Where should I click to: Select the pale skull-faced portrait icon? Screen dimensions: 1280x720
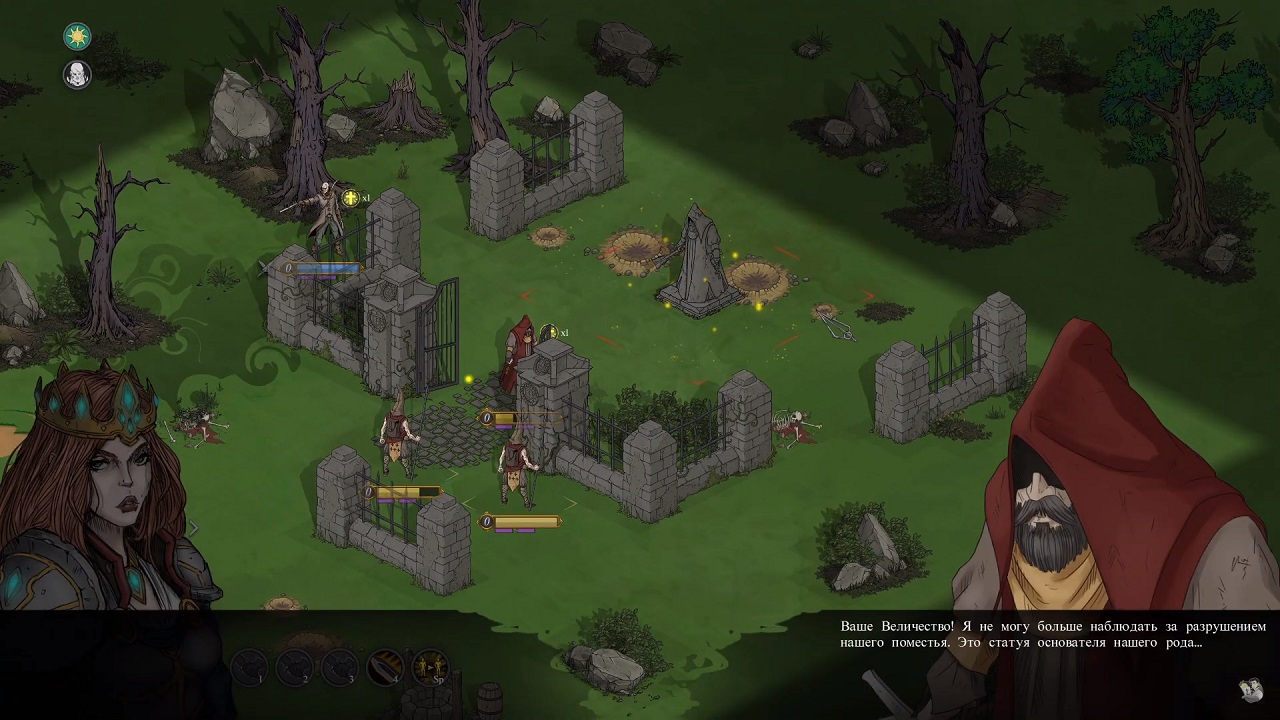(77, 74)
